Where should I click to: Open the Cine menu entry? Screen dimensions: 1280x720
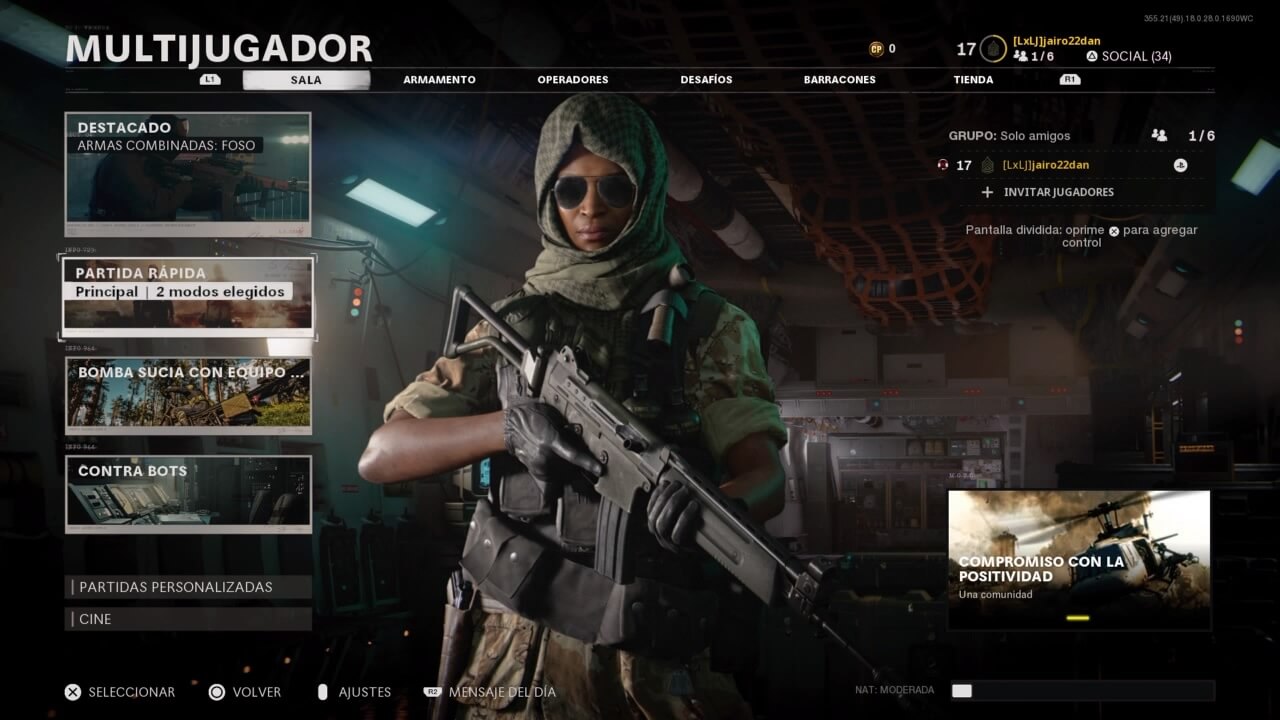coord(188,619)
